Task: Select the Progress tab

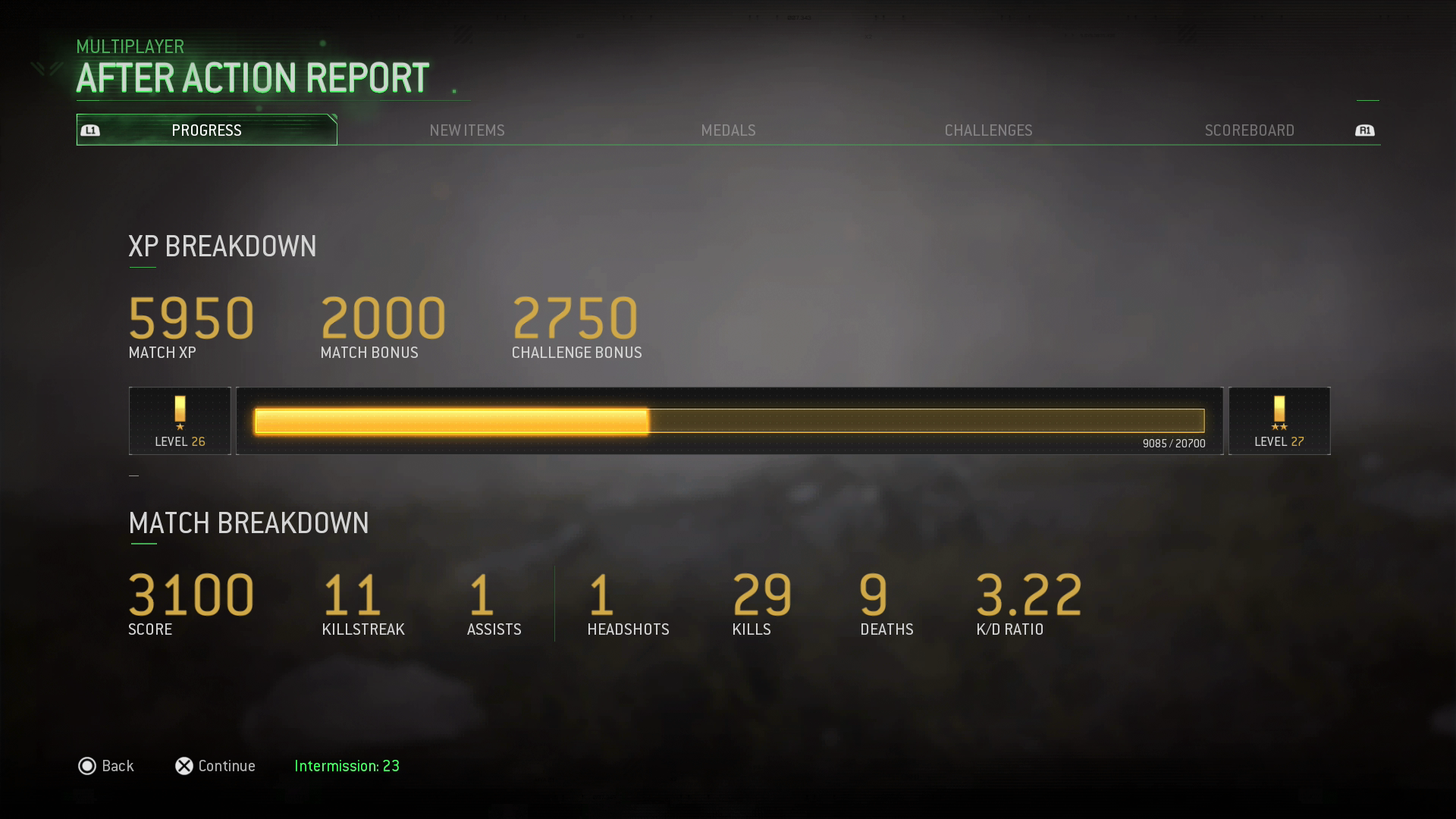Action: [x=206, y=130]
